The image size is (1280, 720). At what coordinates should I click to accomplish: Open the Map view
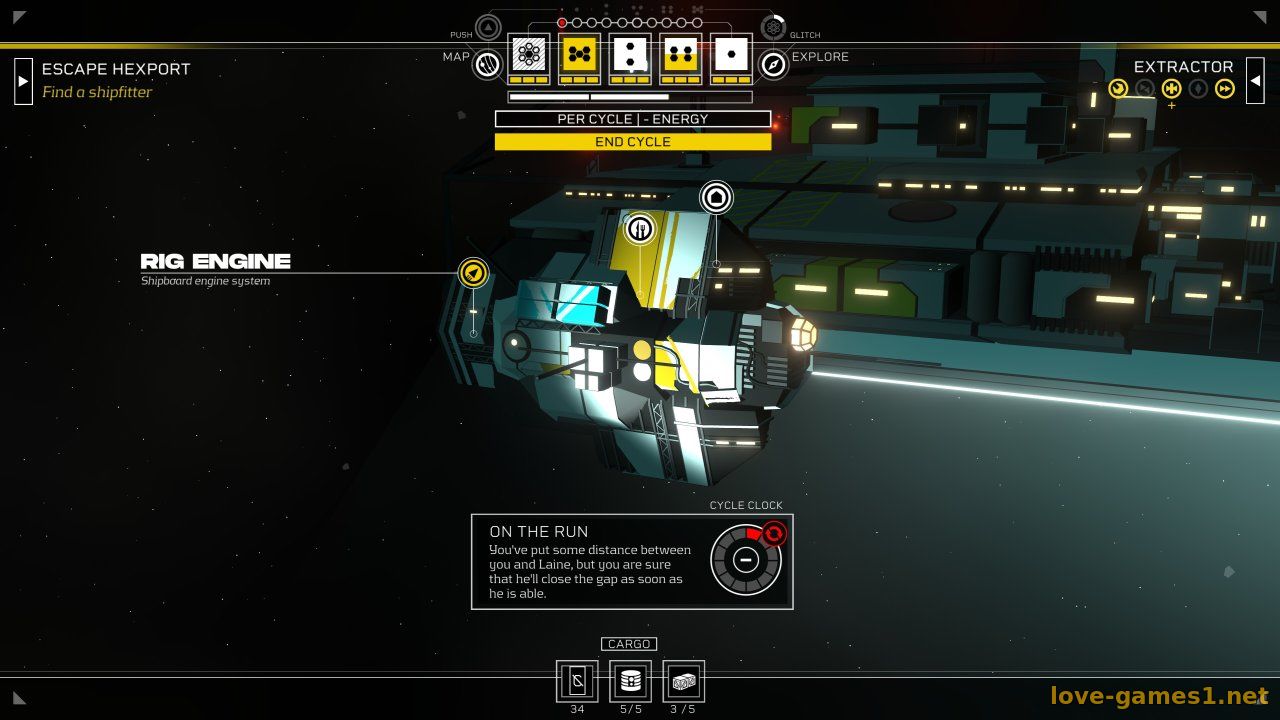[x=487, y=65]
